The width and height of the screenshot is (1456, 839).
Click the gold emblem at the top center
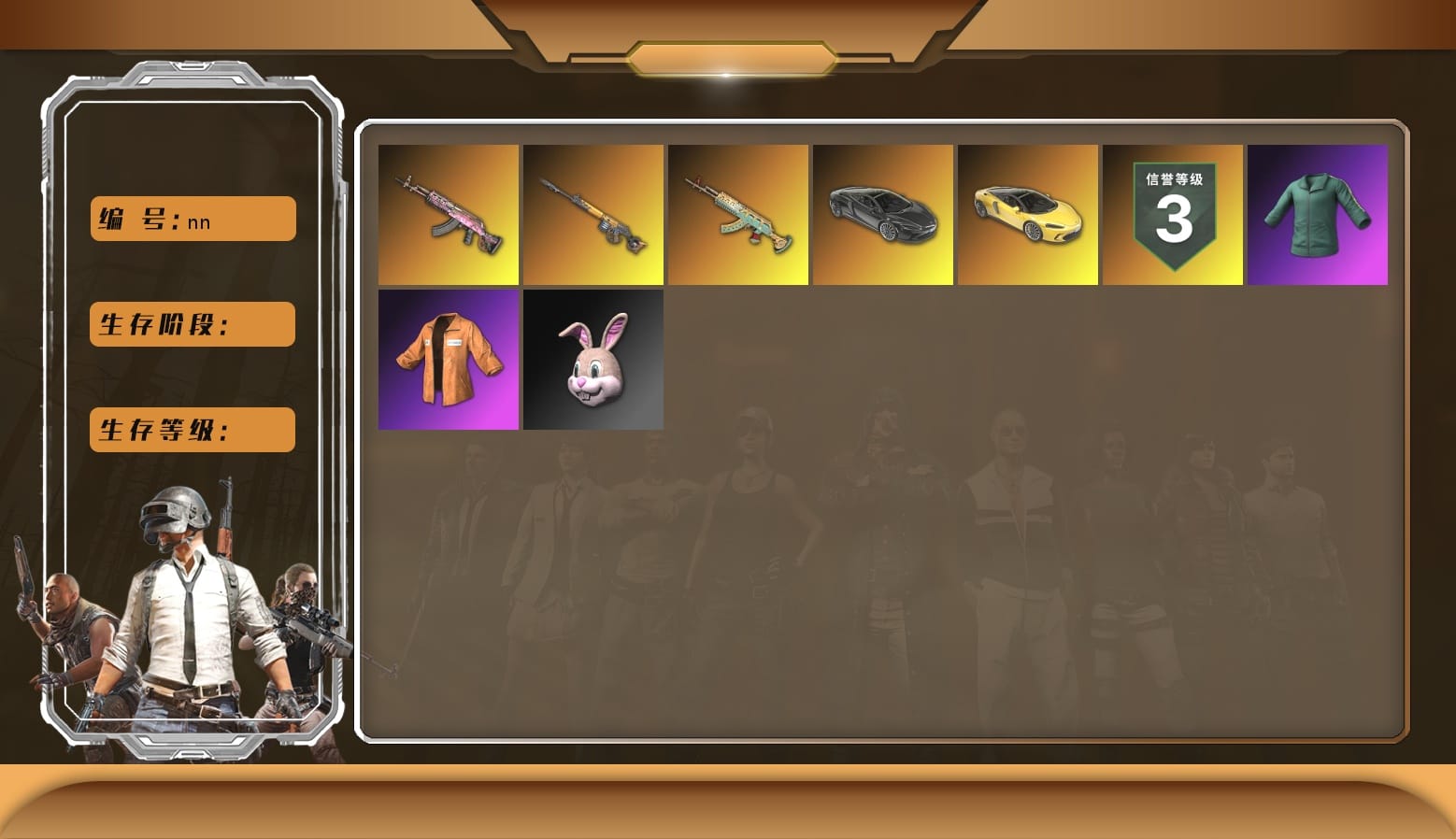pos(728,56)
